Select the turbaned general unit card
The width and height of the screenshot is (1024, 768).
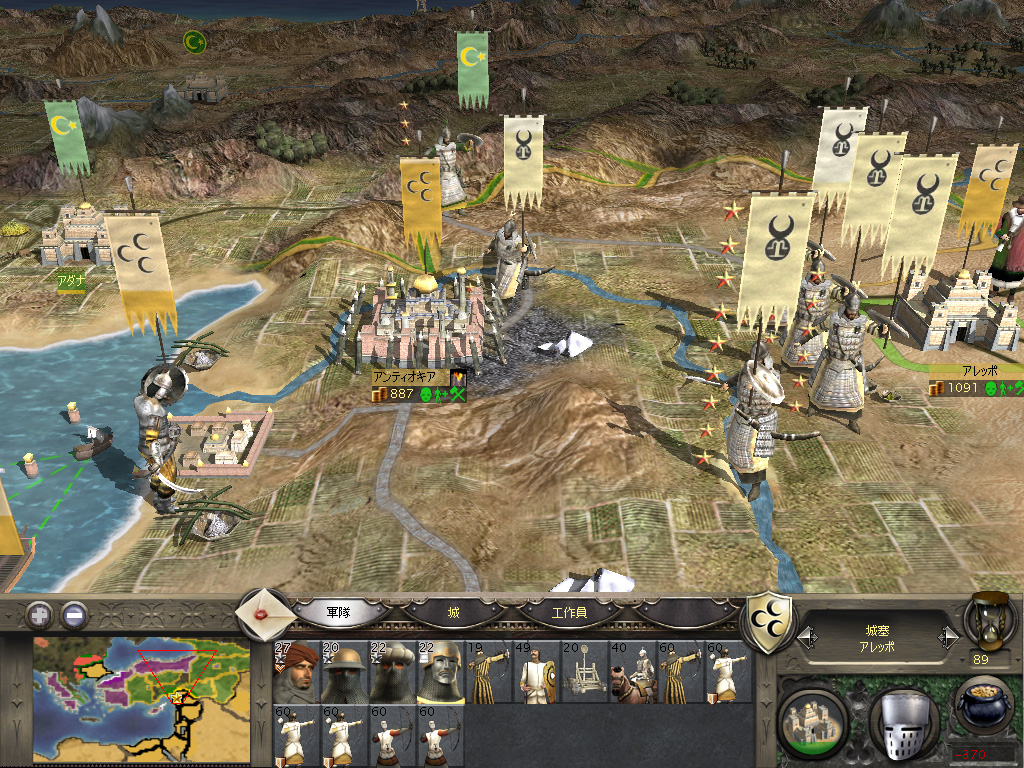point(296,671)
